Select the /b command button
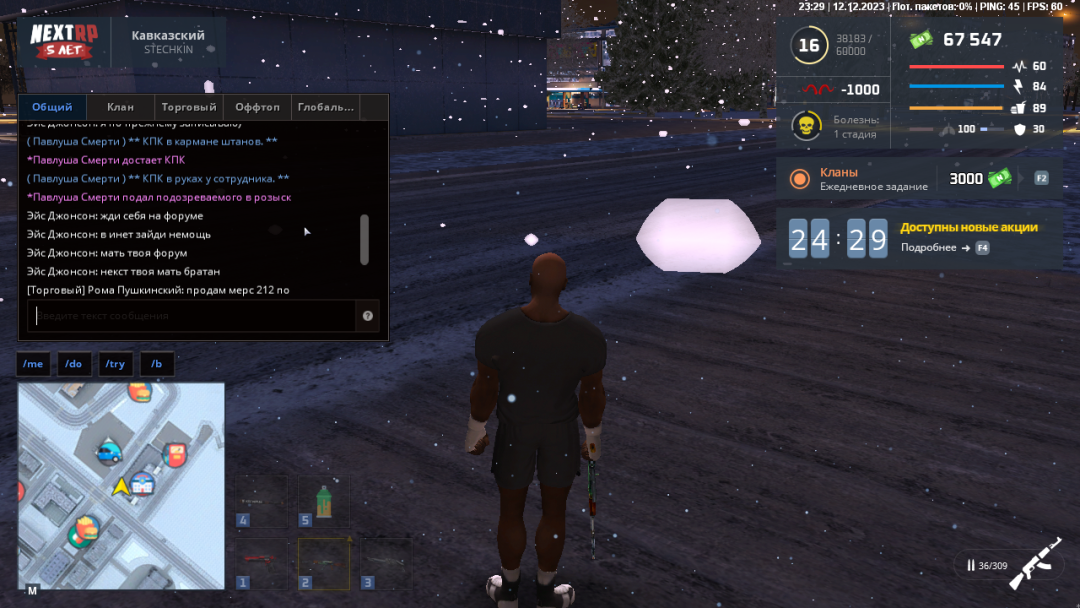 [x=157, y=364]
